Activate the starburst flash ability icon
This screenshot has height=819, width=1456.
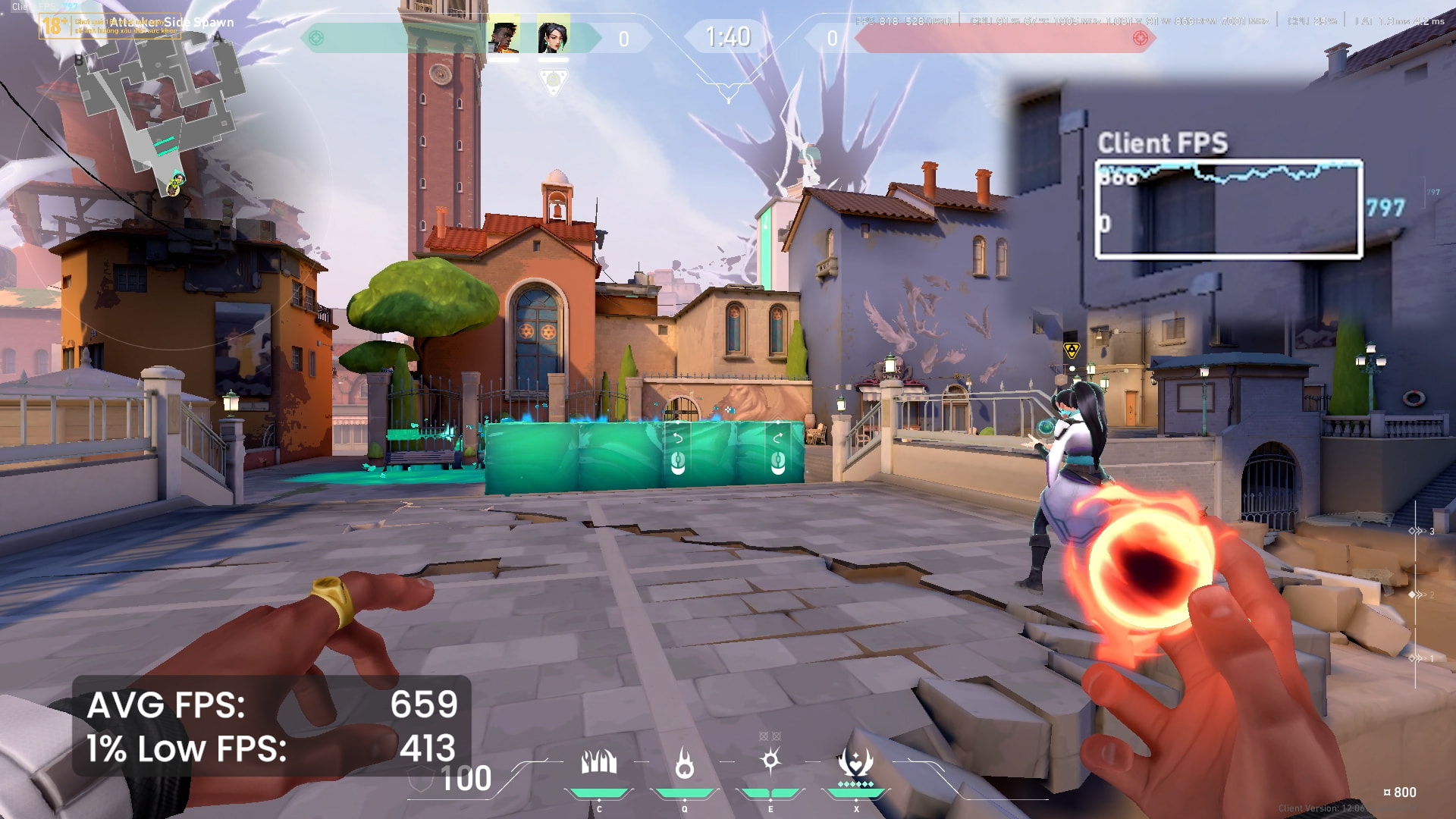click(x=770, y=761)
